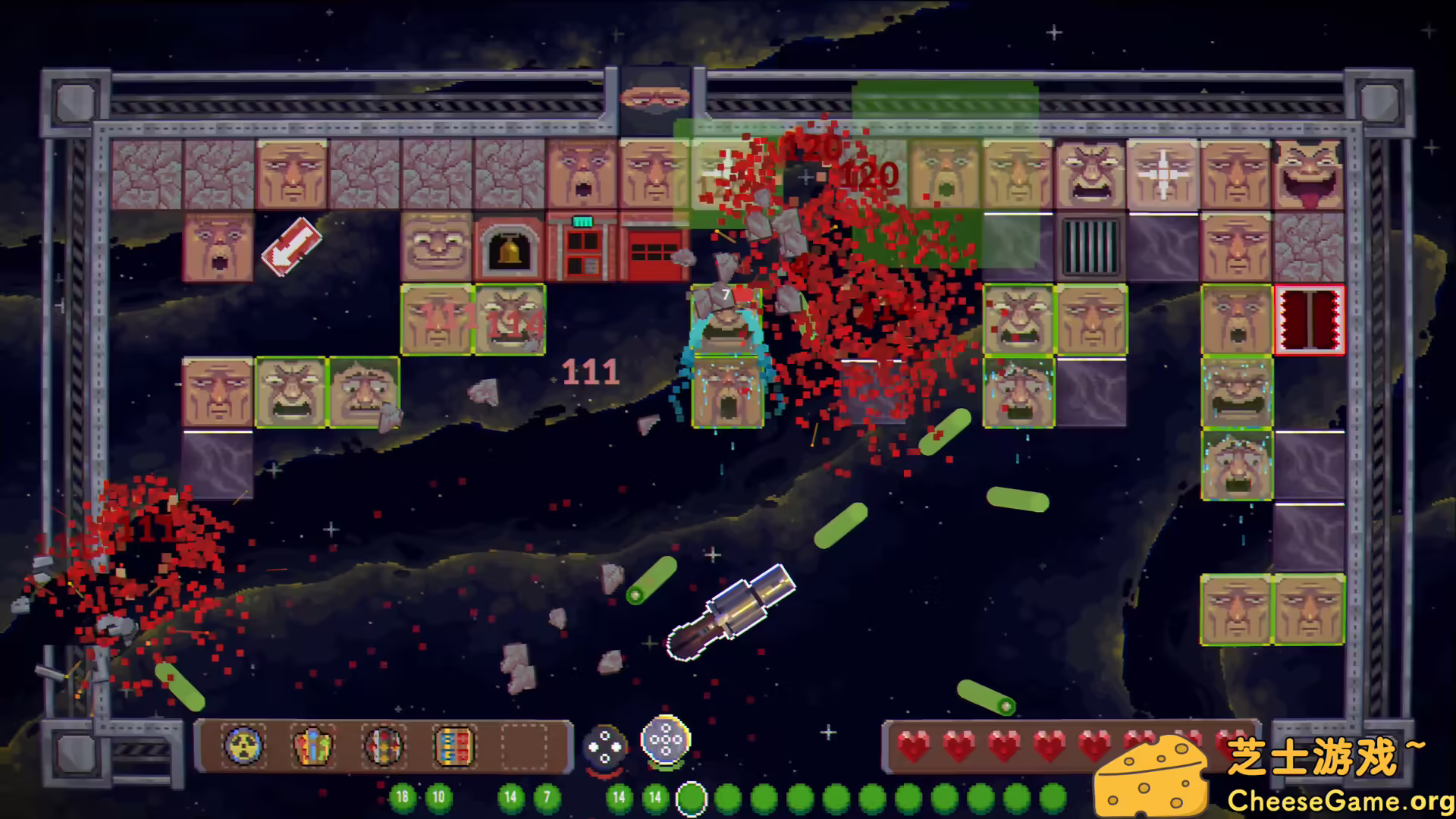The width and height of the screenshot is (1456, 819).
Task: Click the masked face at top center
Action: pyautogui.click(x=656, y=99)
